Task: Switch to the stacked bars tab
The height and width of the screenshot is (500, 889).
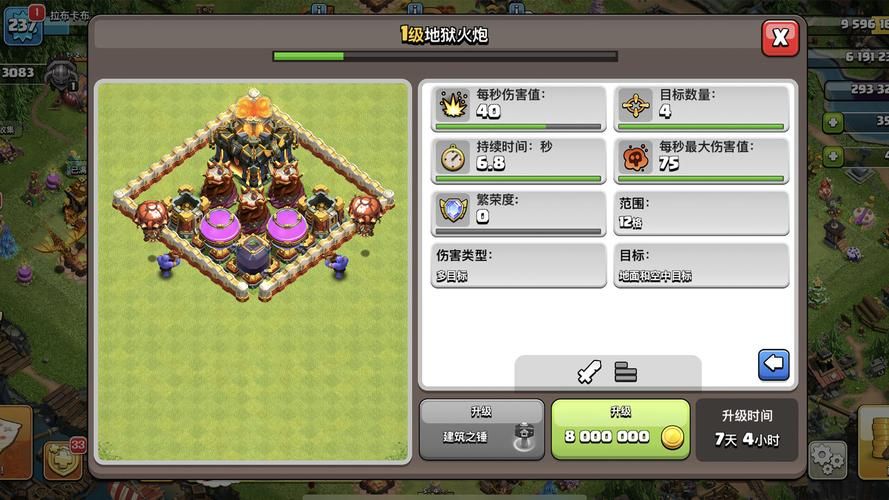Action: pos(626,372)
